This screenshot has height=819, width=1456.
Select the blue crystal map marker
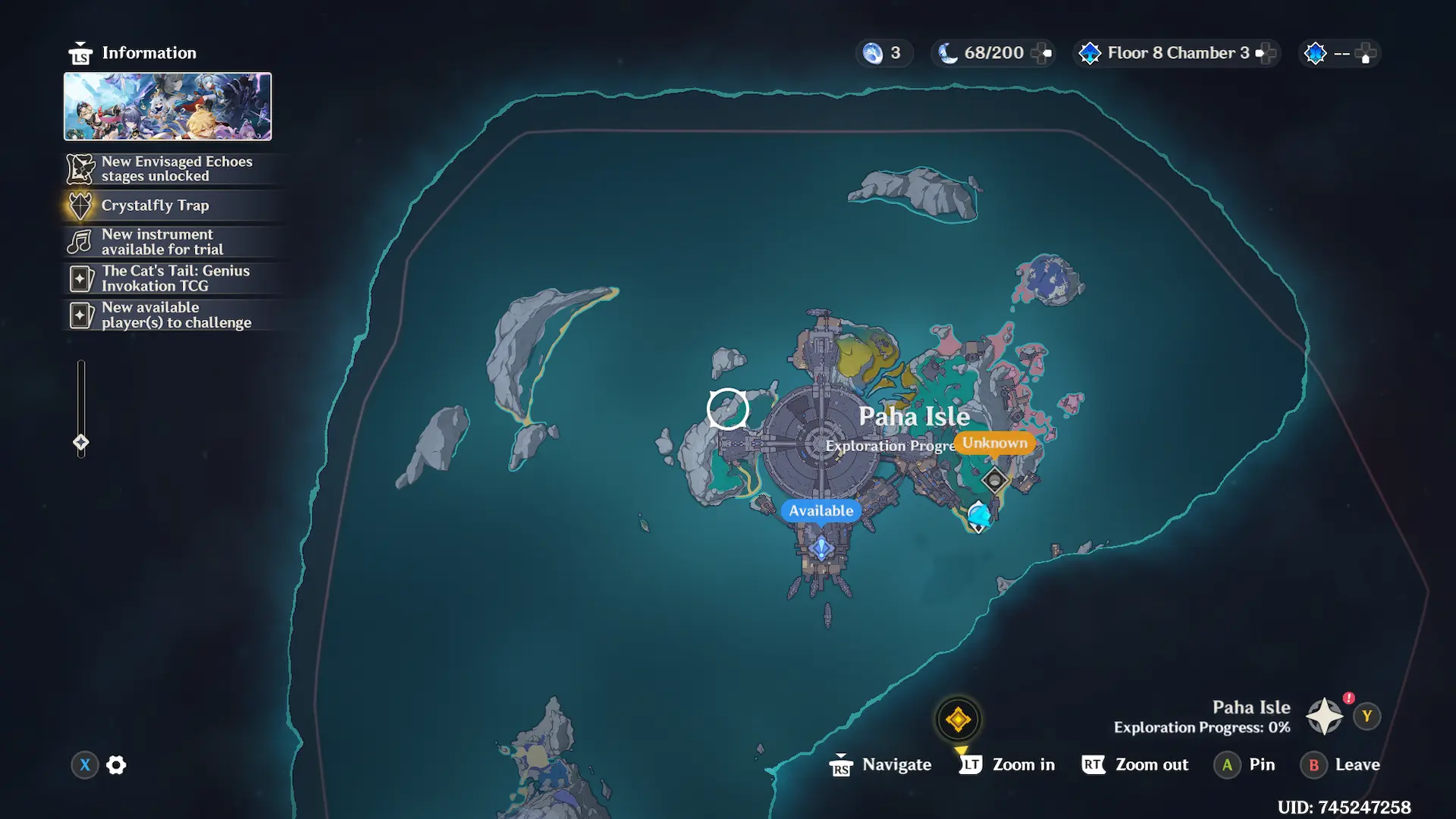(979, 516)
